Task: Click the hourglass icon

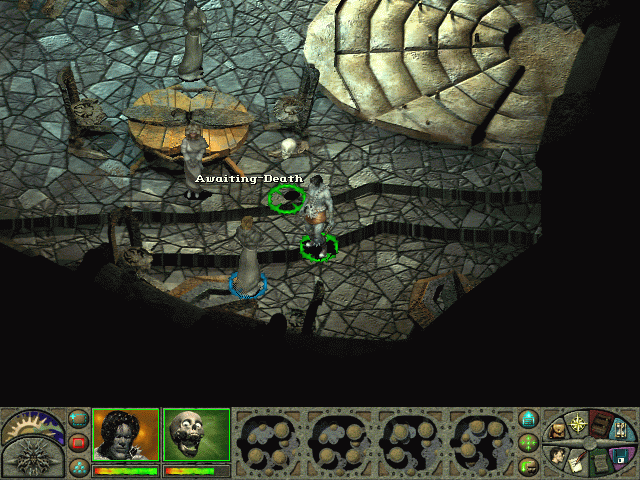Action: pyautogui.click(x=623, y=431)
